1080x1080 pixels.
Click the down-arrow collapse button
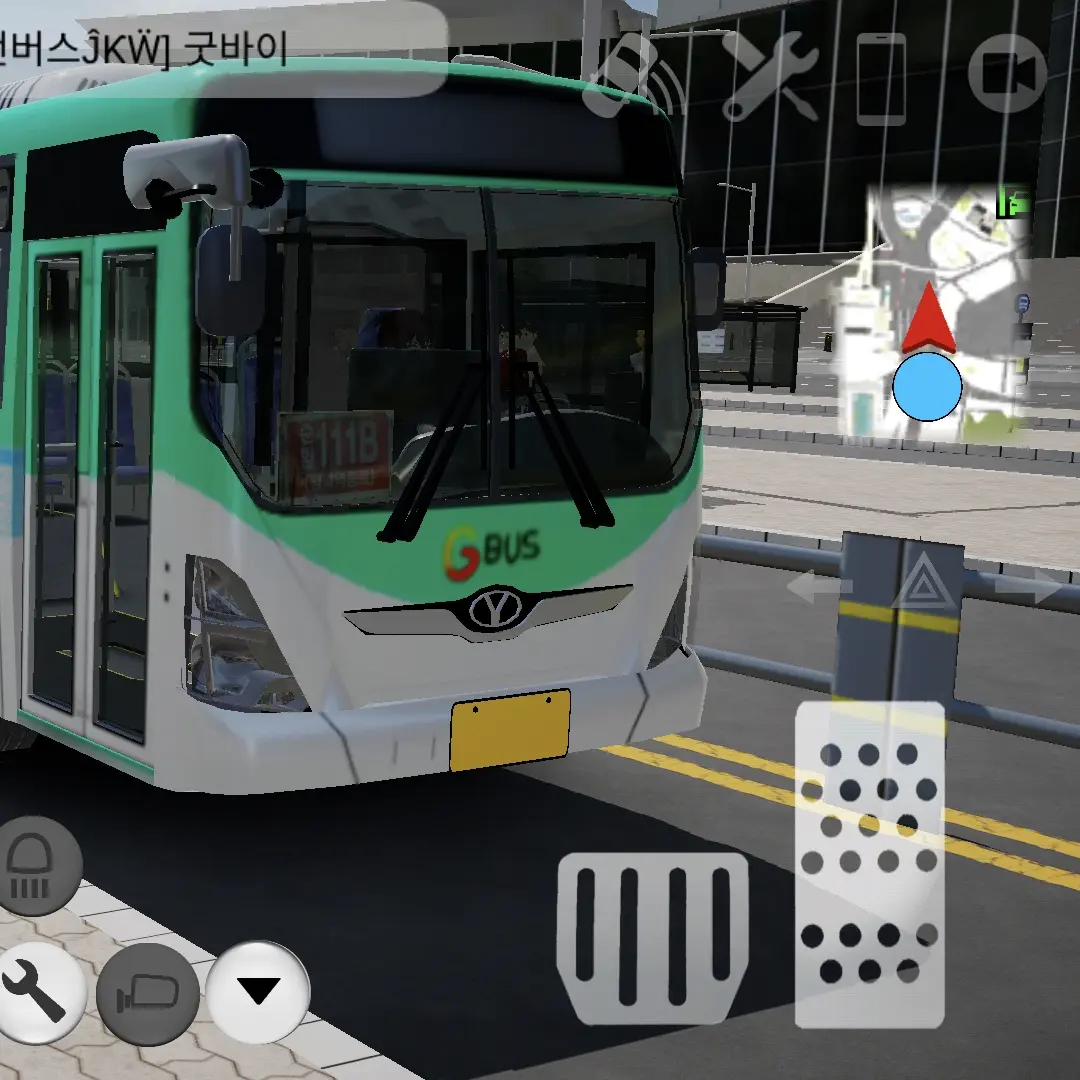259,991
